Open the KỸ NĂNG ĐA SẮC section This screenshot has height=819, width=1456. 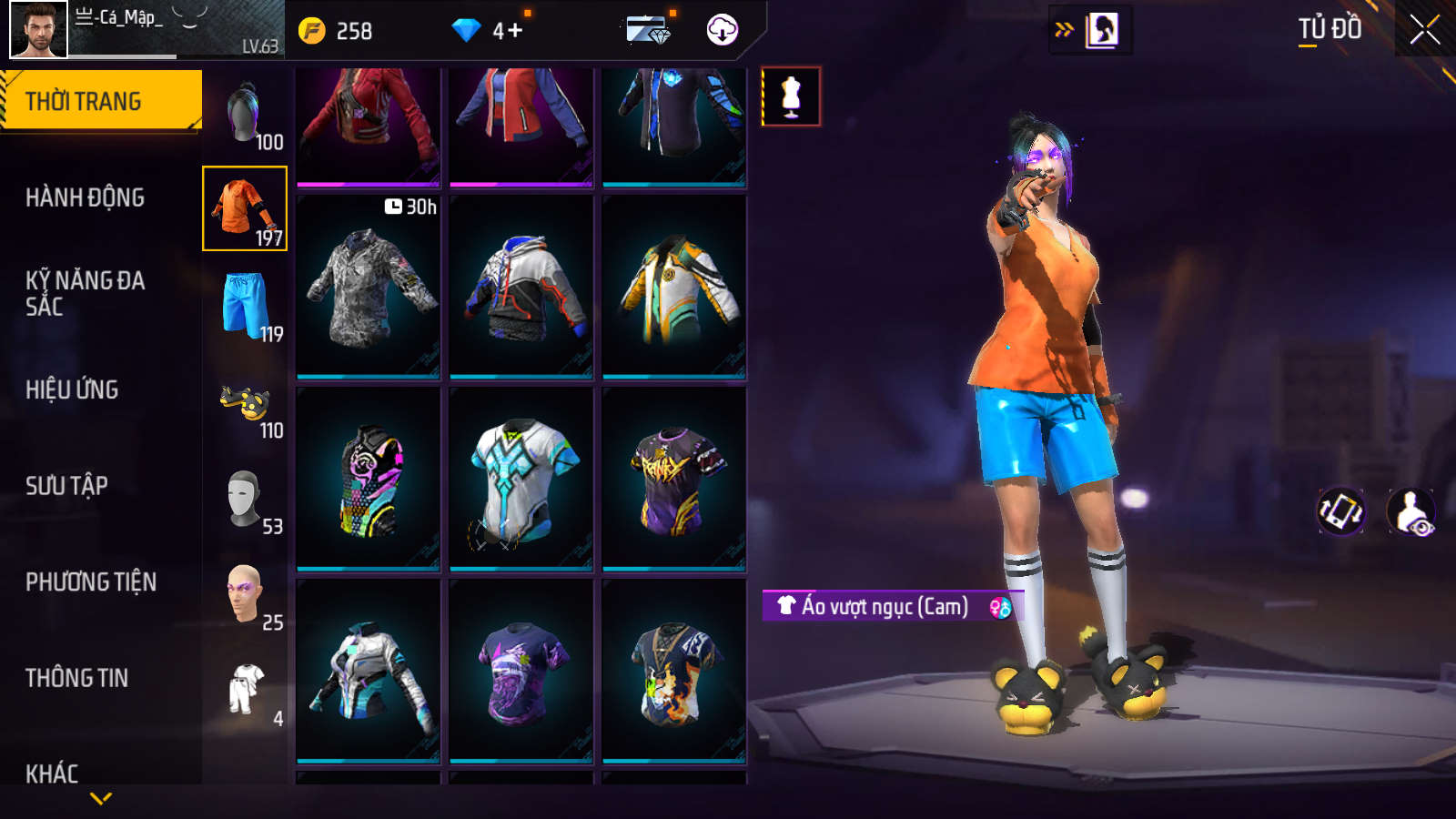[85, 293]
